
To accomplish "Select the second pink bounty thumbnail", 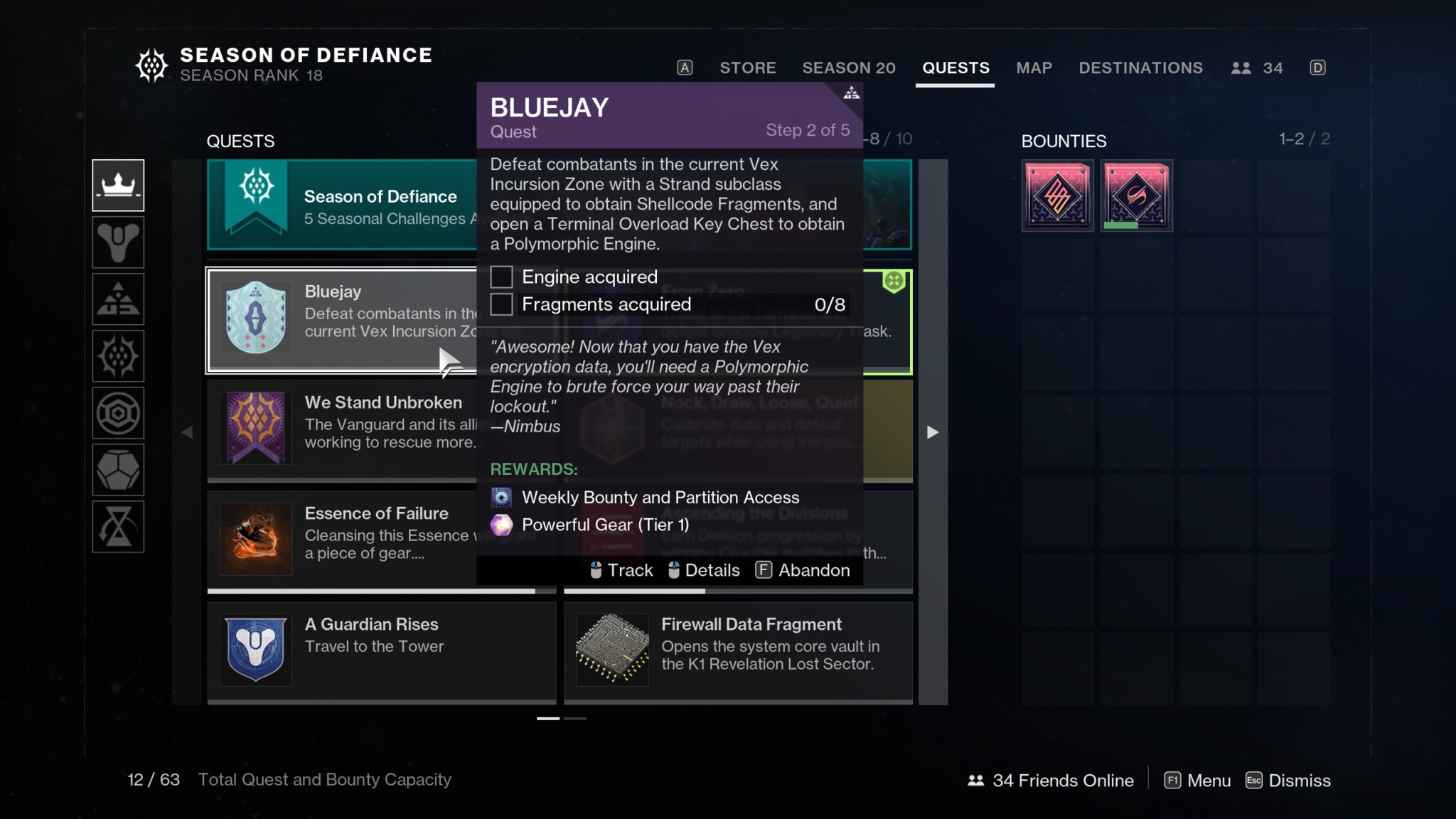I will tap(1135, 194).
